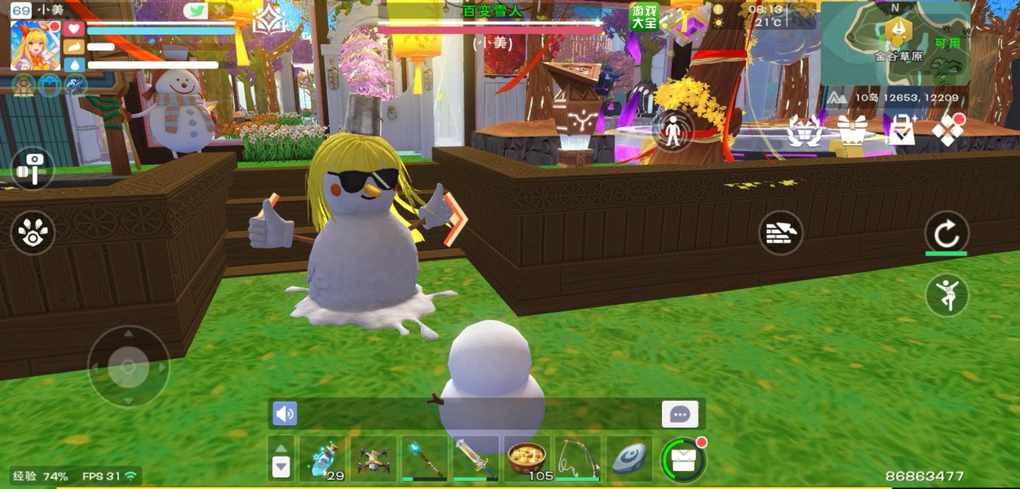Image resolution: width=1020 pixels, height=489 pixels.
Task: Switch hotbar row with down arrow
Action: (281, 466)
